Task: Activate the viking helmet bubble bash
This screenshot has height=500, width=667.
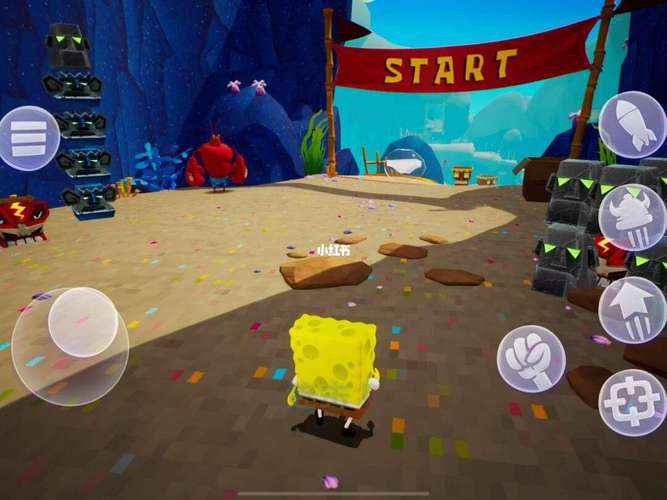Action: [632, 216]
